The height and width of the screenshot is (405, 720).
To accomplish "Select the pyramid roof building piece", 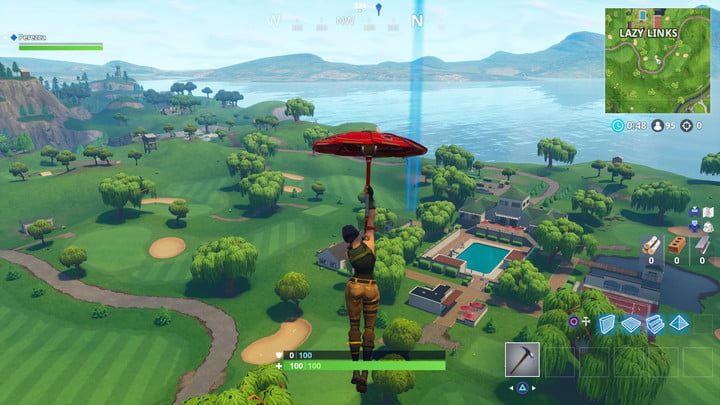I will click(x=679, y=323).
